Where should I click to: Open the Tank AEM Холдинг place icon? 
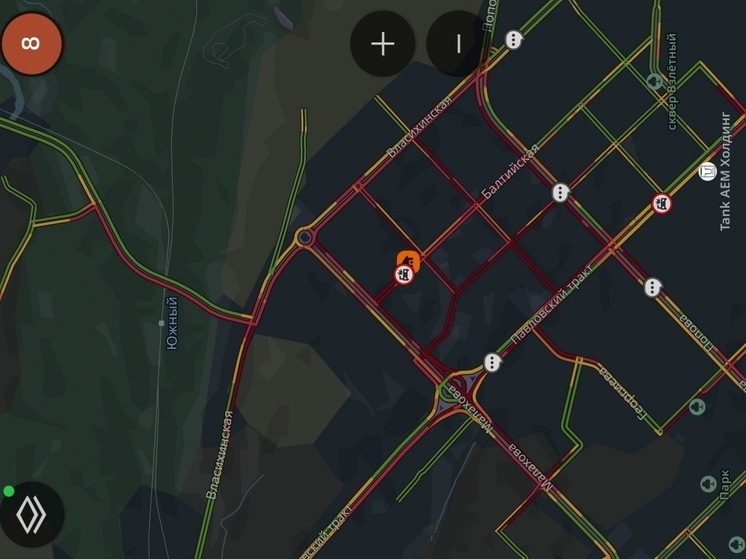708,171
